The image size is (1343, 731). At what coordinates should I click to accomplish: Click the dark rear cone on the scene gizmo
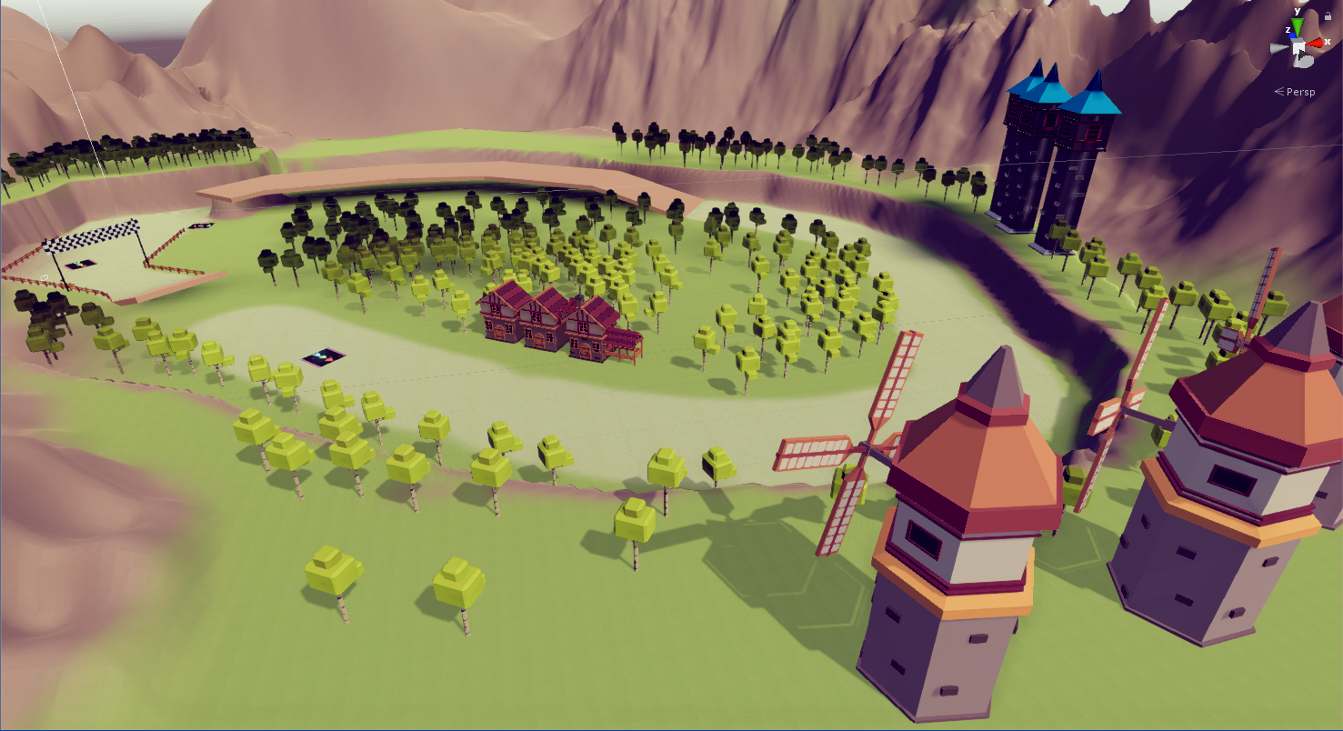(x=1301, y=54)
